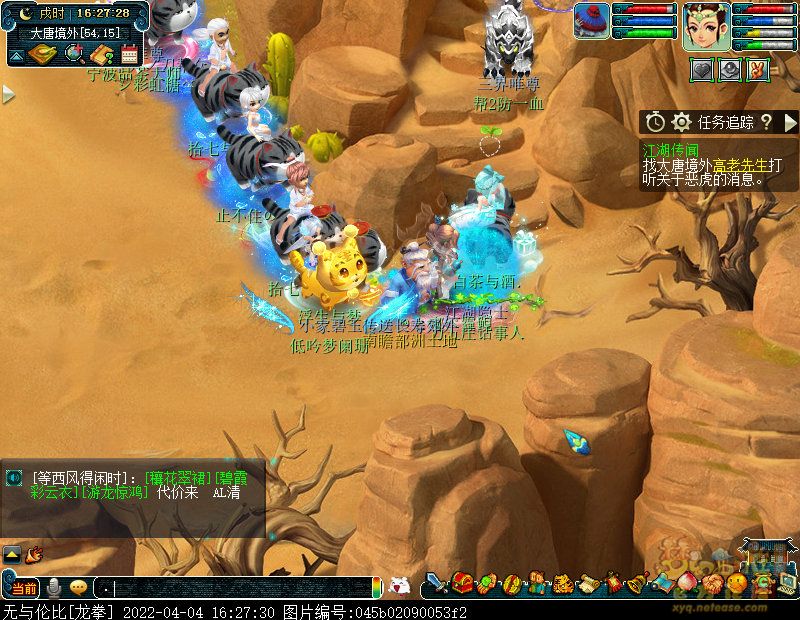The height and width of the screenshot is (620, 800).
Task: Expand the left-edge side panel arrow
Action: point(8,95)
